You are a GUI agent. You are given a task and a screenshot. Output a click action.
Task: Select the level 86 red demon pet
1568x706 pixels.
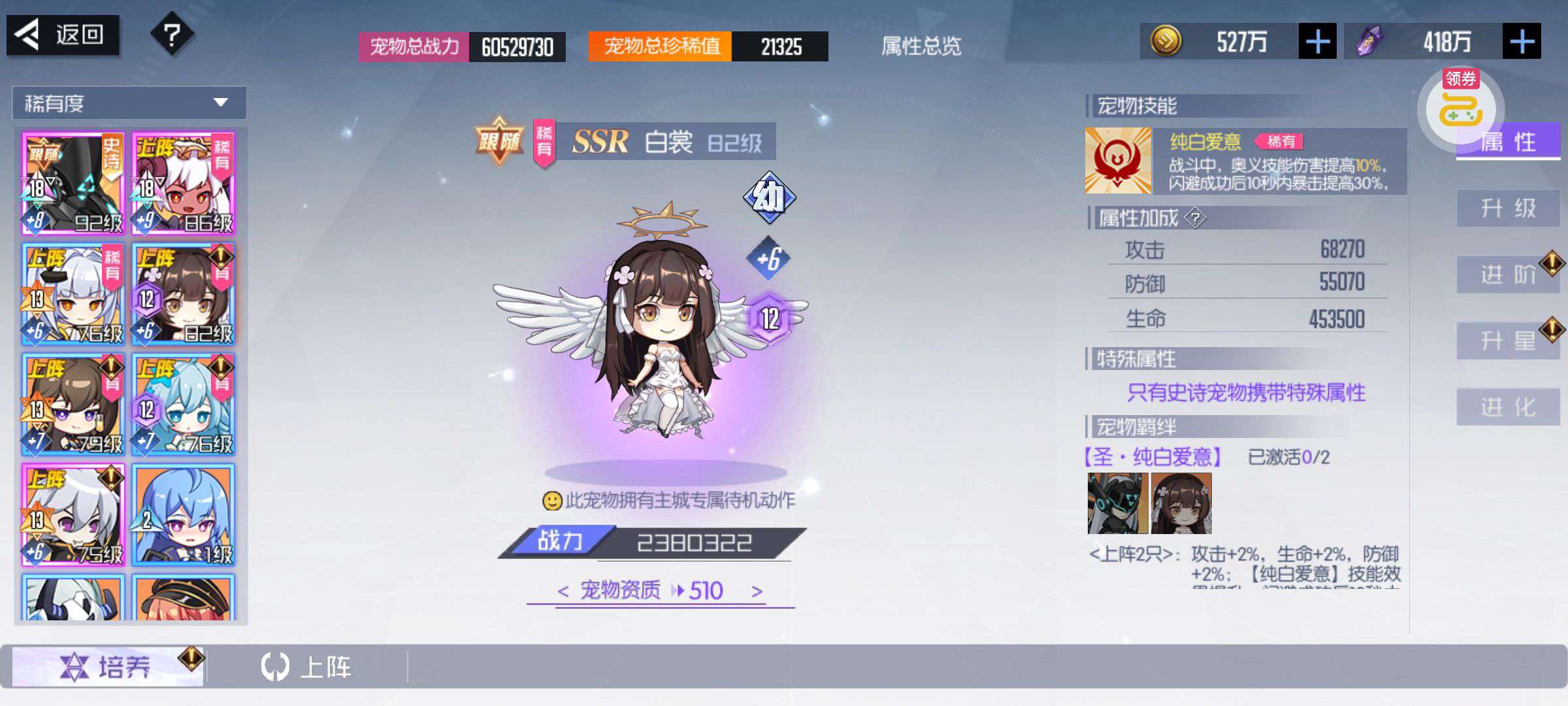(184, 184)
